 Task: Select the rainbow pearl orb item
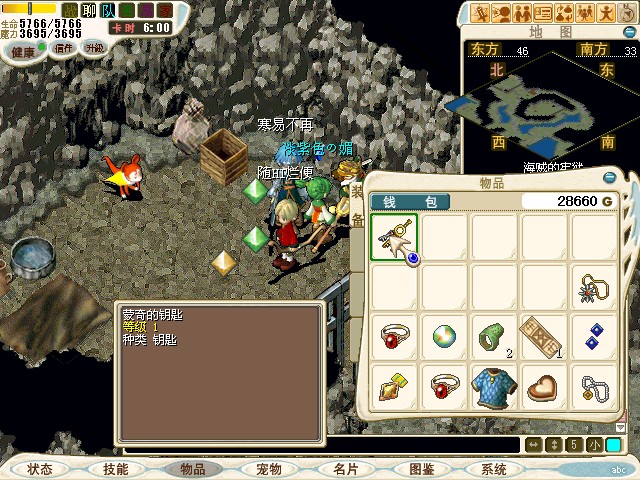pyautogui.click(x=444, y=335)
